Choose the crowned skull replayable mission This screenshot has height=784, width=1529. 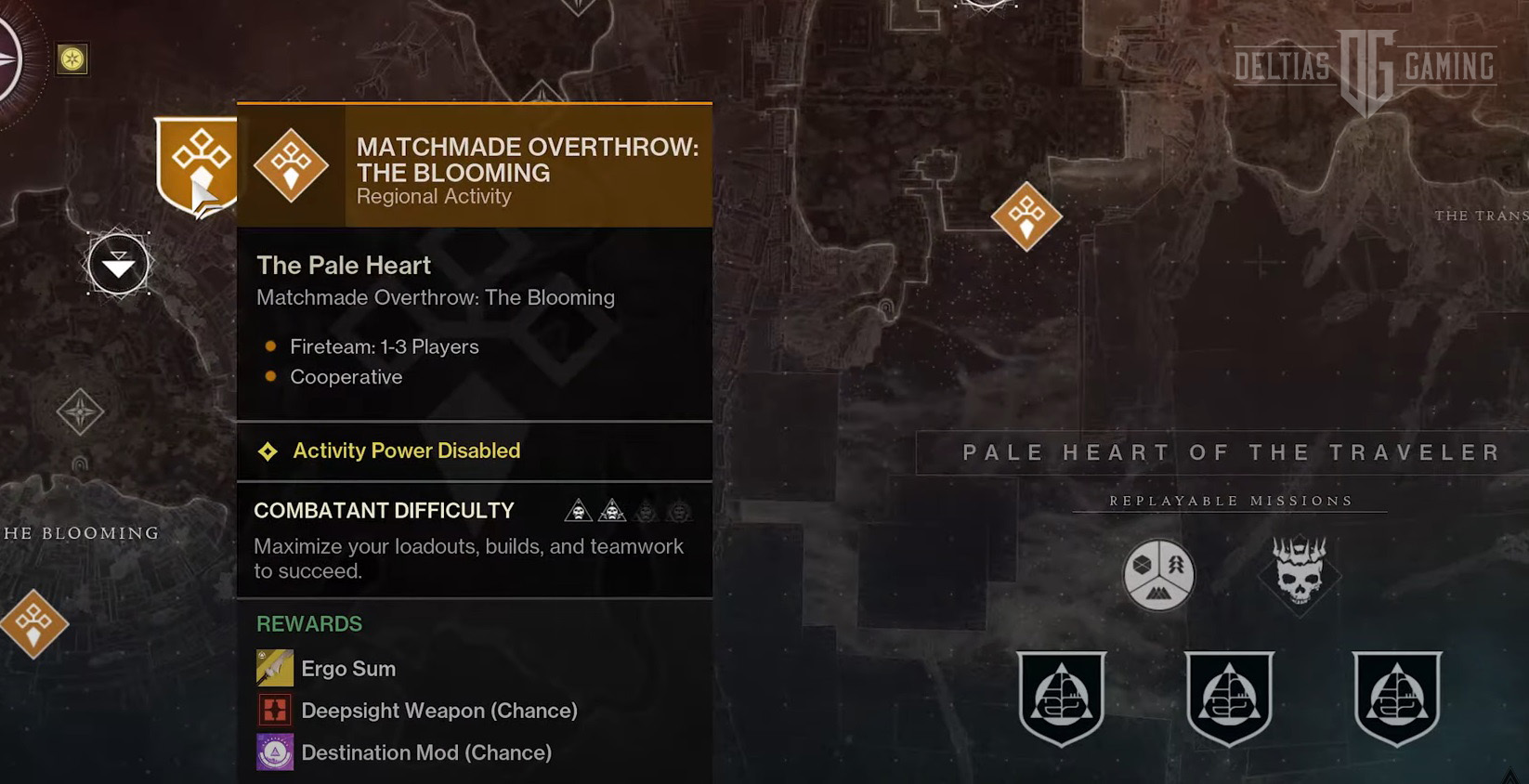coord(1299,574)
